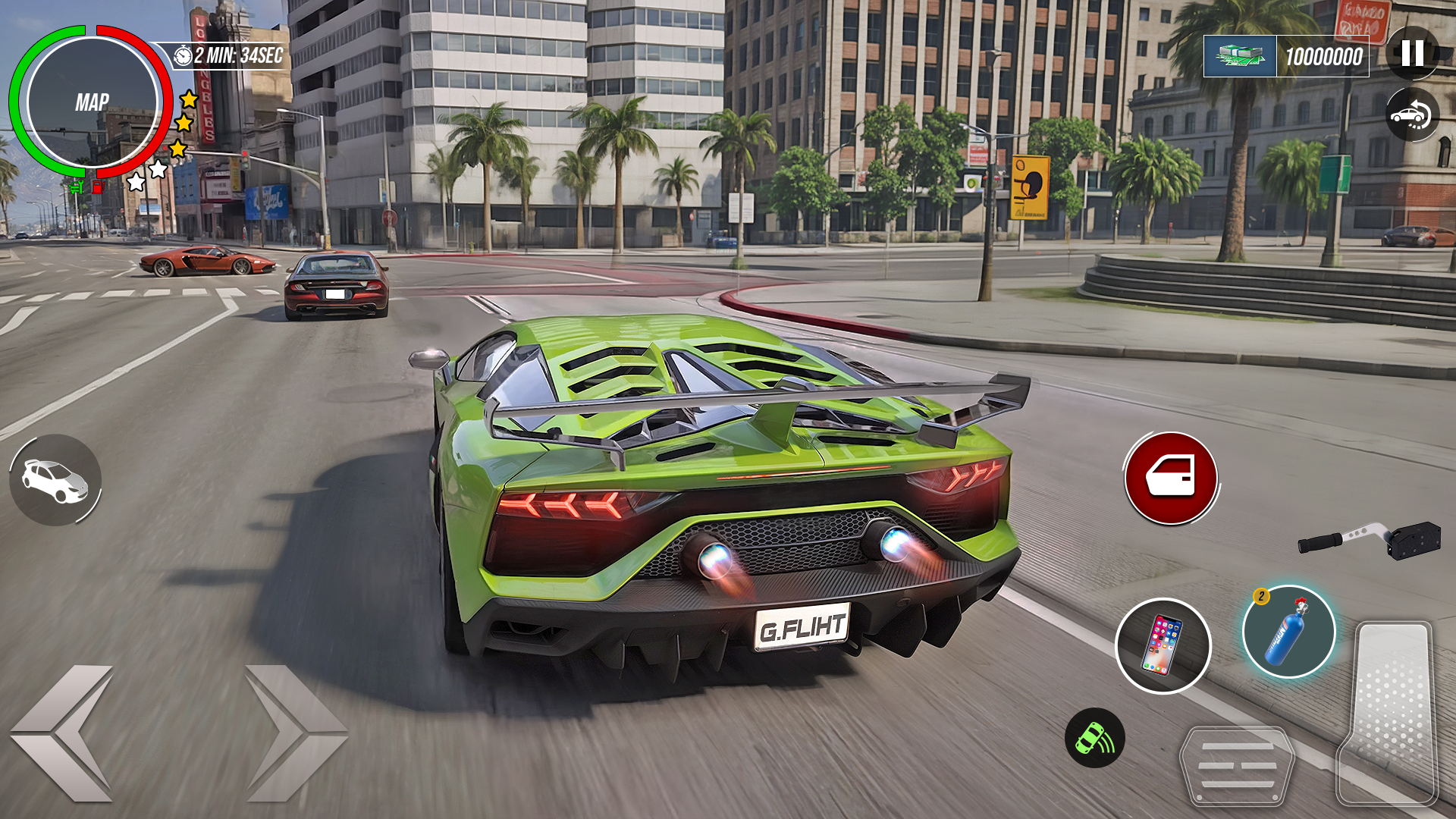This screenshot has height=819, width=1456.
Task: Open the smartphone
Action: 1163,645
